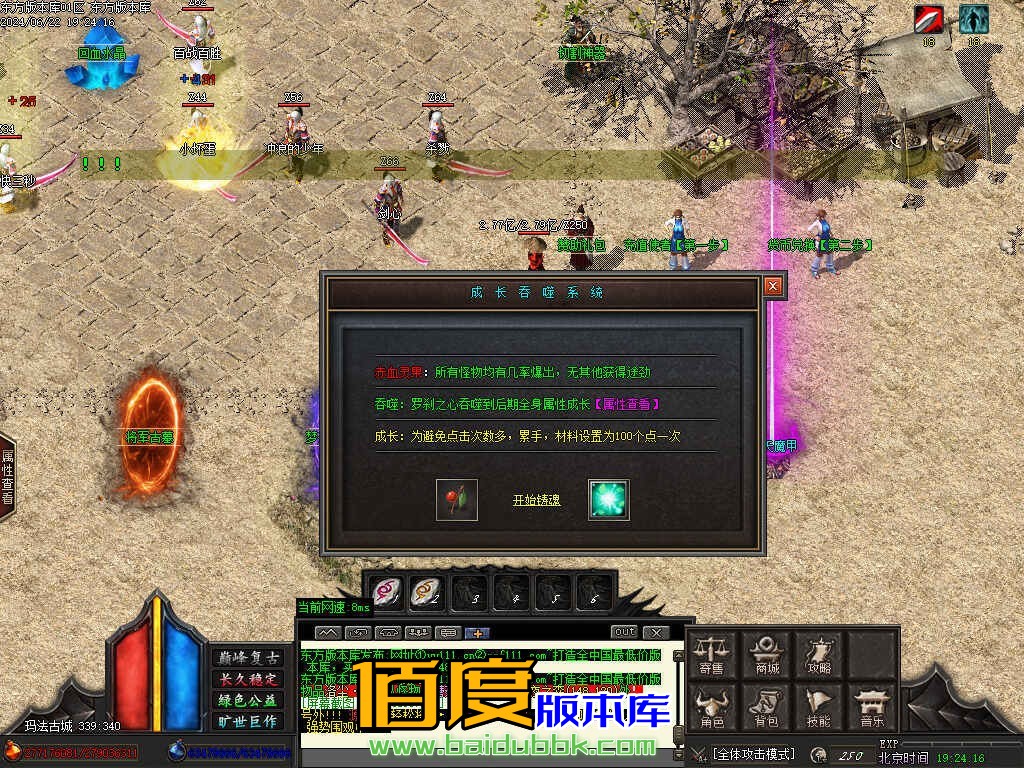The image size is (1024, 768).
Task: Open the 角色 character panel
Action: 712,707
